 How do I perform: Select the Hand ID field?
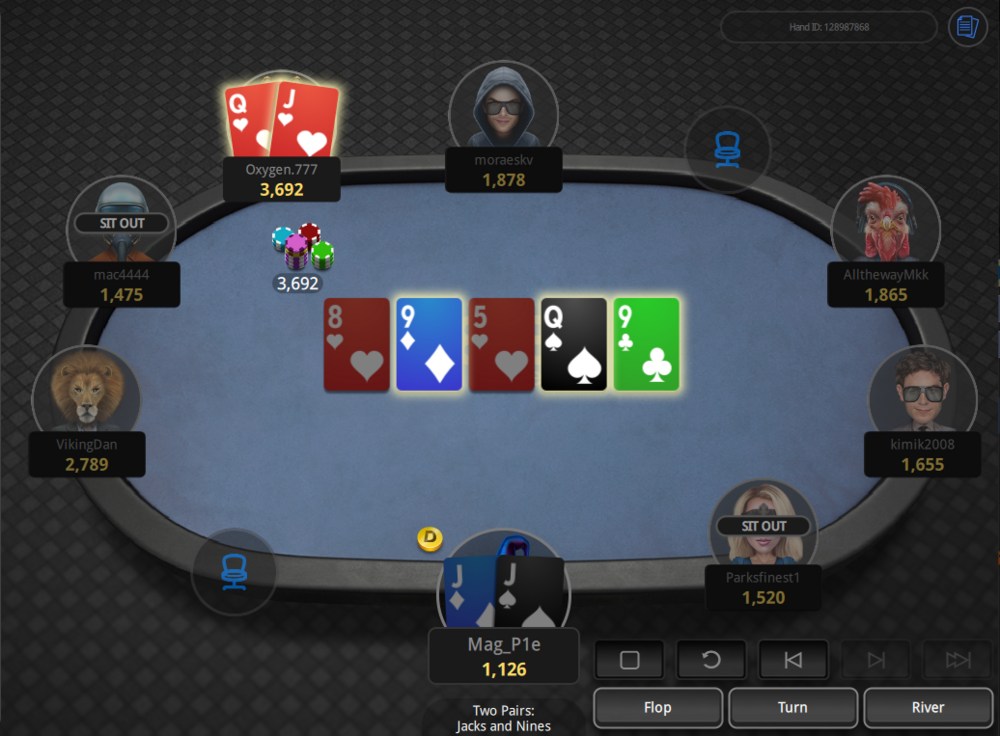[x=828, y=27]
